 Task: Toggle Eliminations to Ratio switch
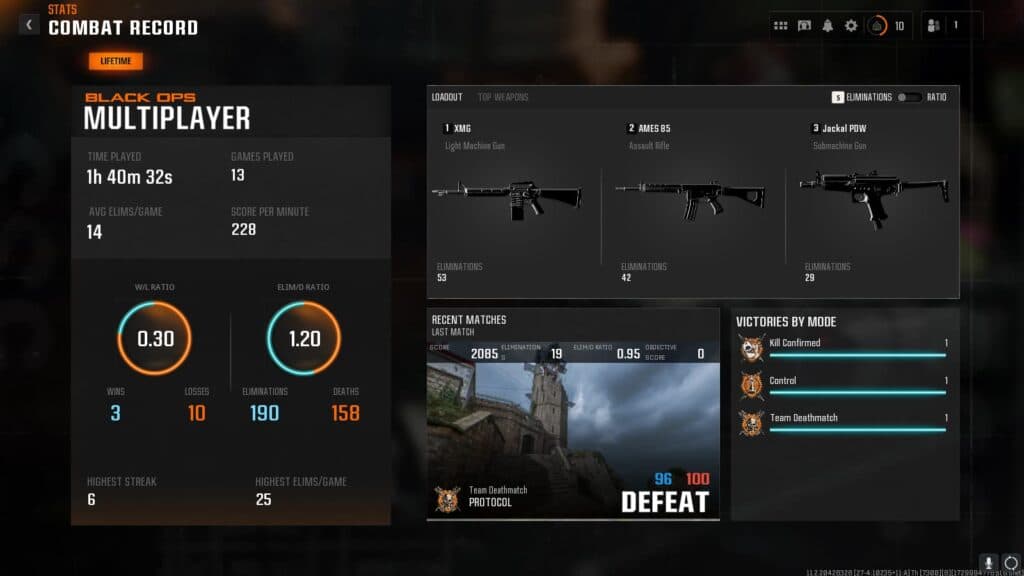pyautogui.click(x=909, y=97)
